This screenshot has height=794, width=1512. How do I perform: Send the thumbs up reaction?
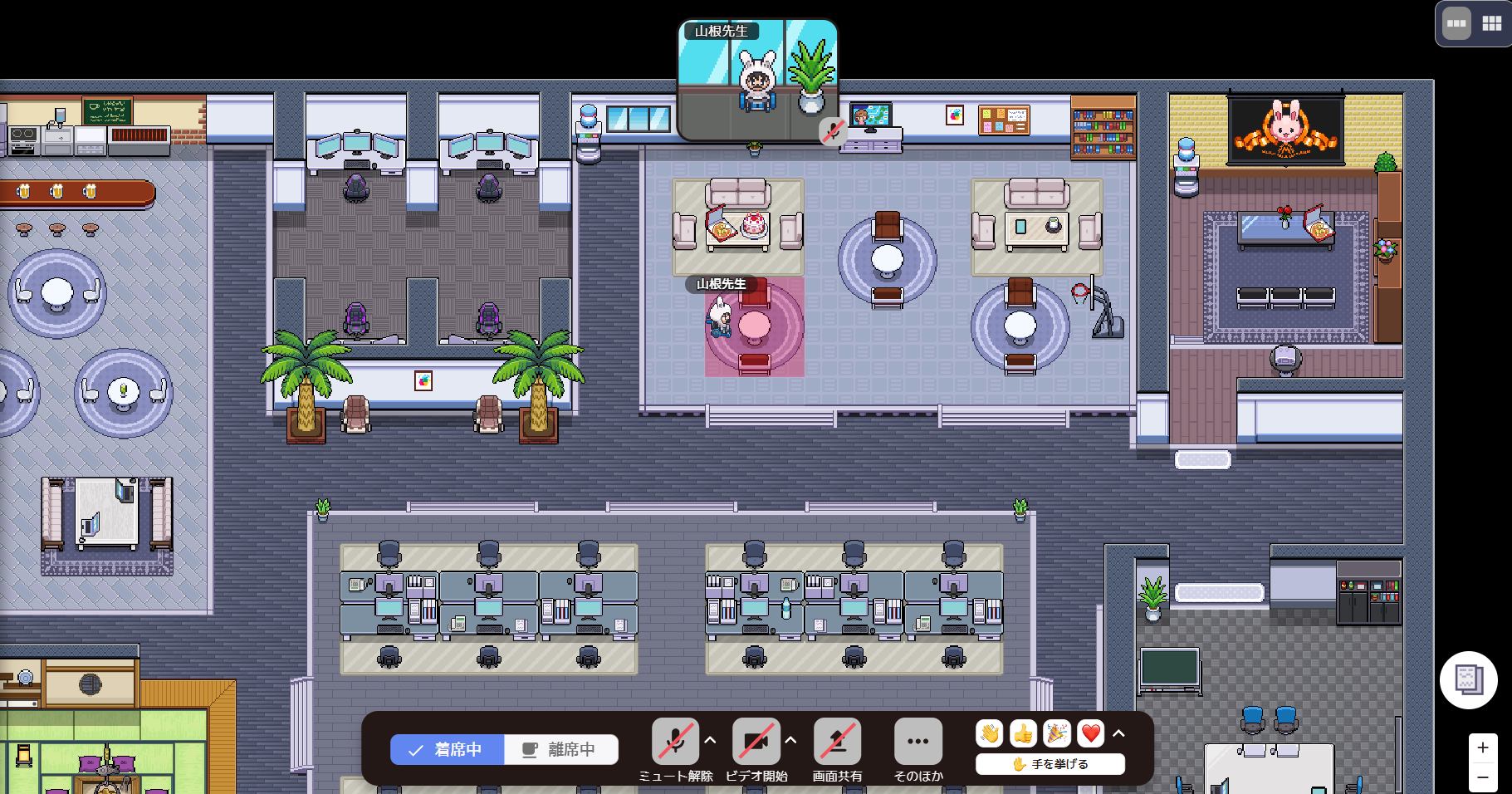pos(1023,733)
